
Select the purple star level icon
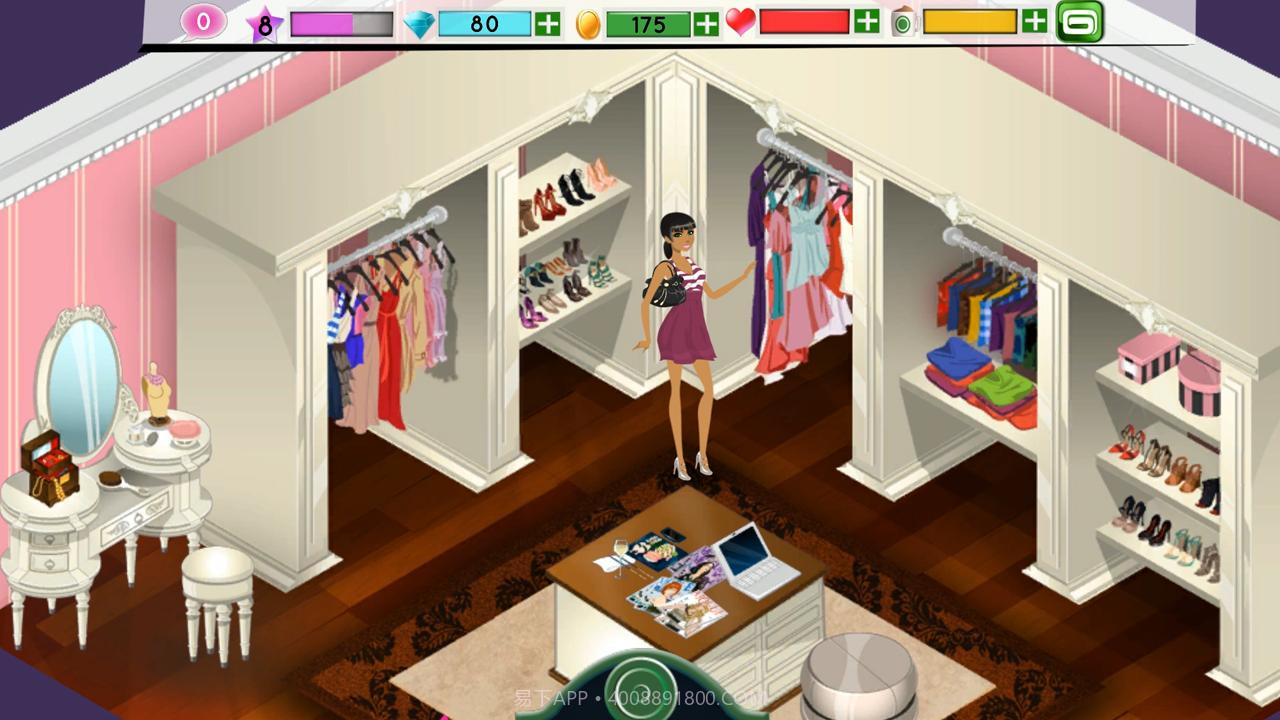point(265,25)
